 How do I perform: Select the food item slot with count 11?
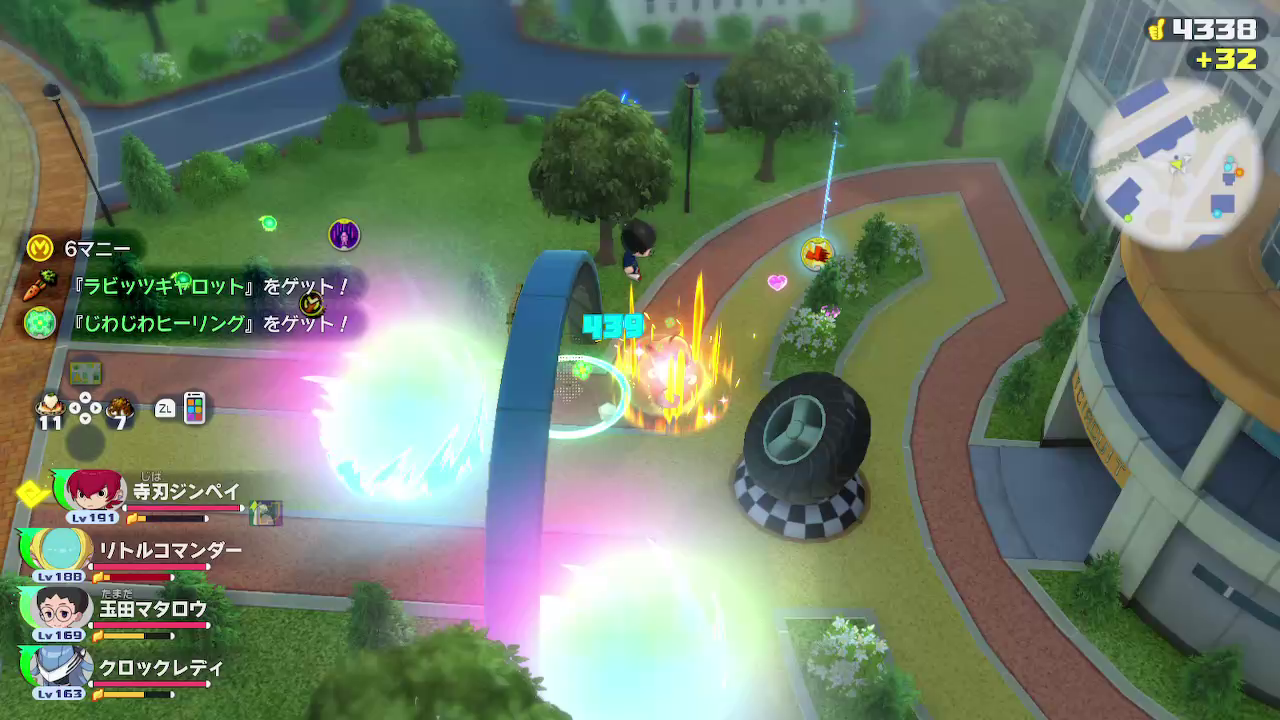point(49,407)
